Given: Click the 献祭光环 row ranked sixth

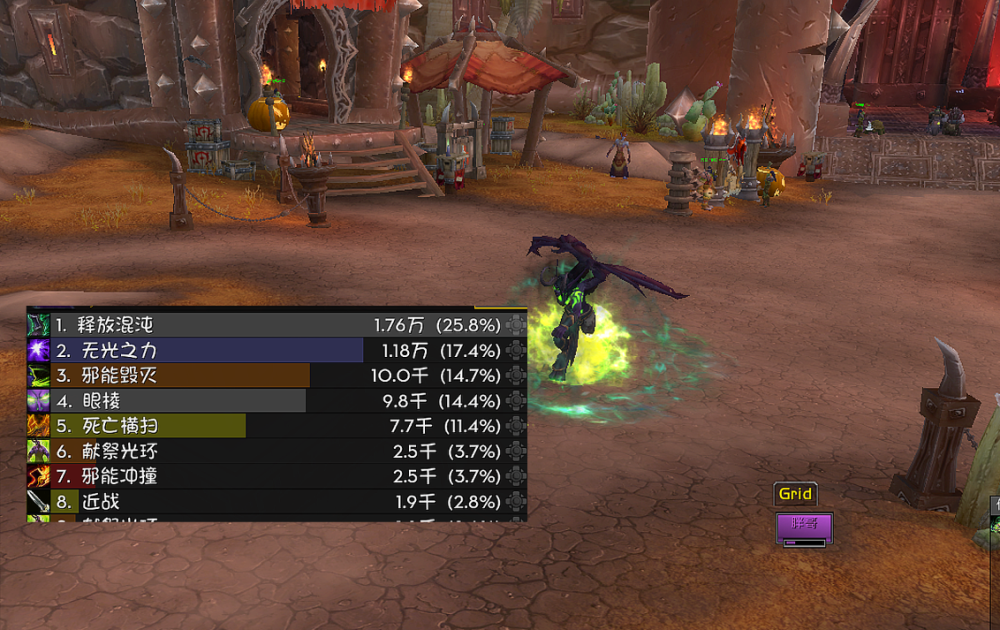Looking at the screenshot, I should (270, 451).
